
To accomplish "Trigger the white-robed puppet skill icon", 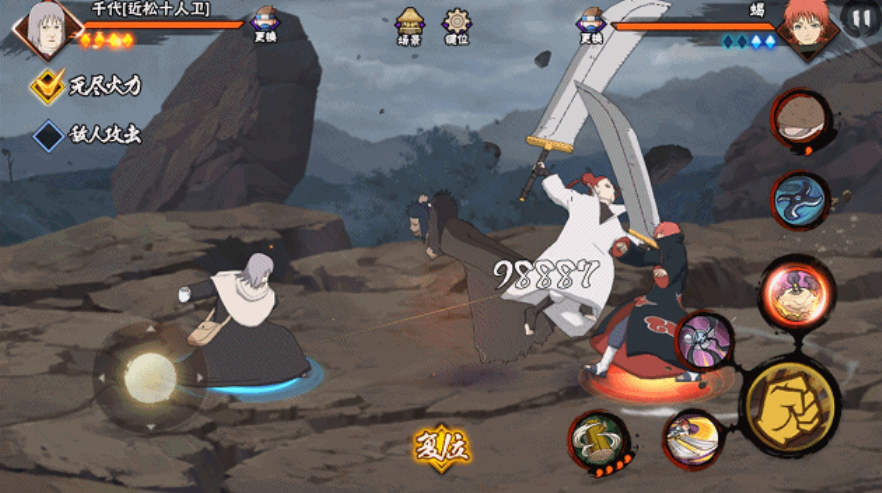I will click(x=692, y=439).
